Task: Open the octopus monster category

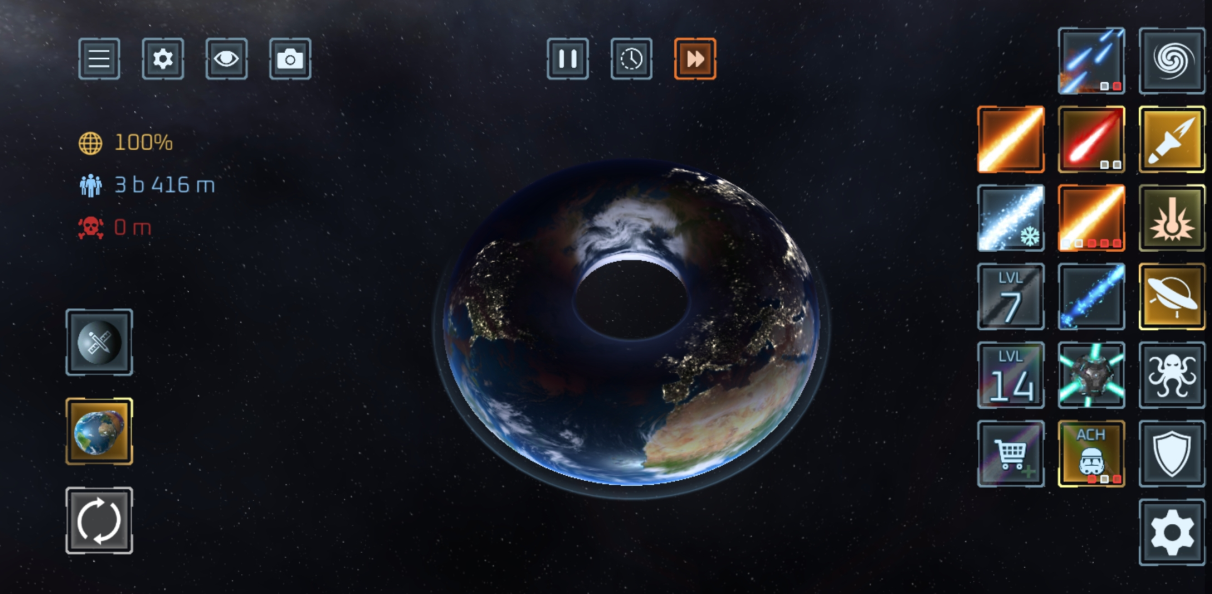Action: (1172, 375)
